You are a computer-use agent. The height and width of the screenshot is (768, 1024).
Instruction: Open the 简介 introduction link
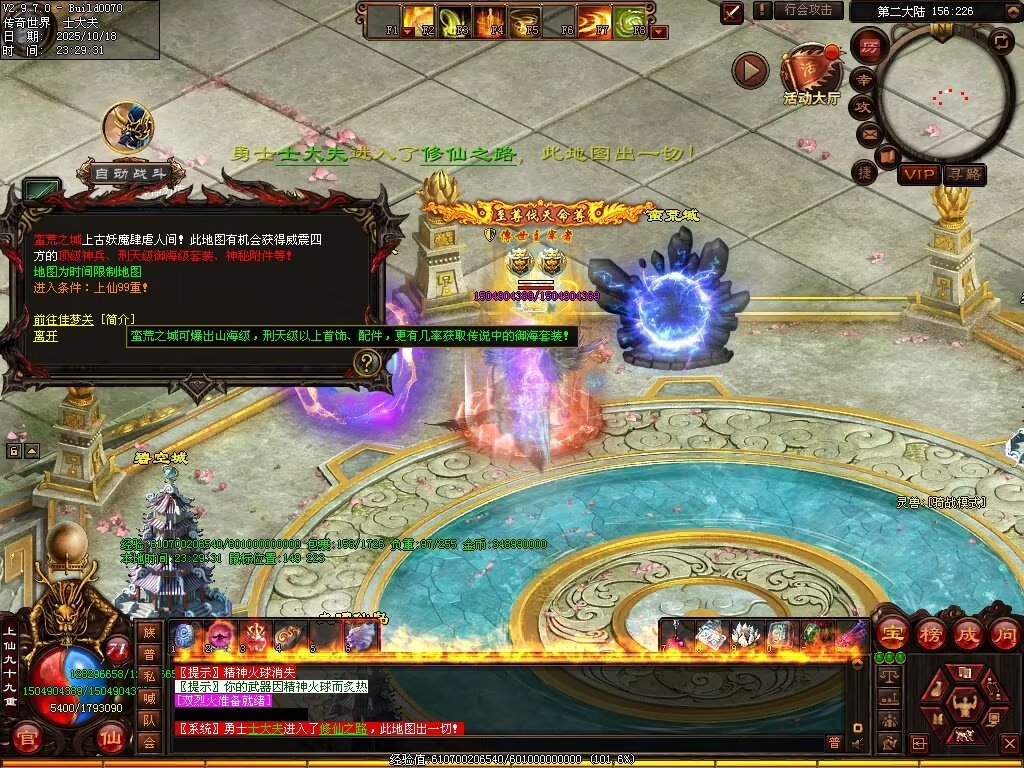(115, 318)
